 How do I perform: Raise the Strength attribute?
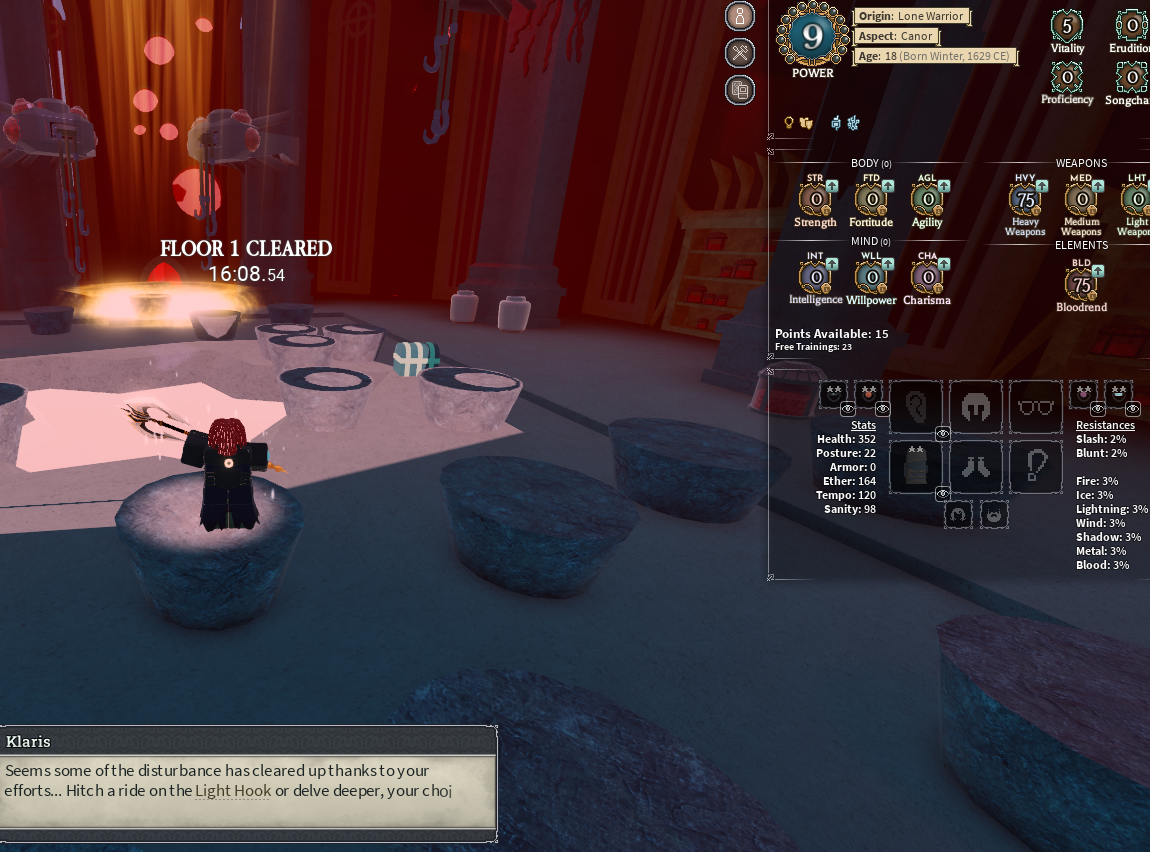coord(832,185)
